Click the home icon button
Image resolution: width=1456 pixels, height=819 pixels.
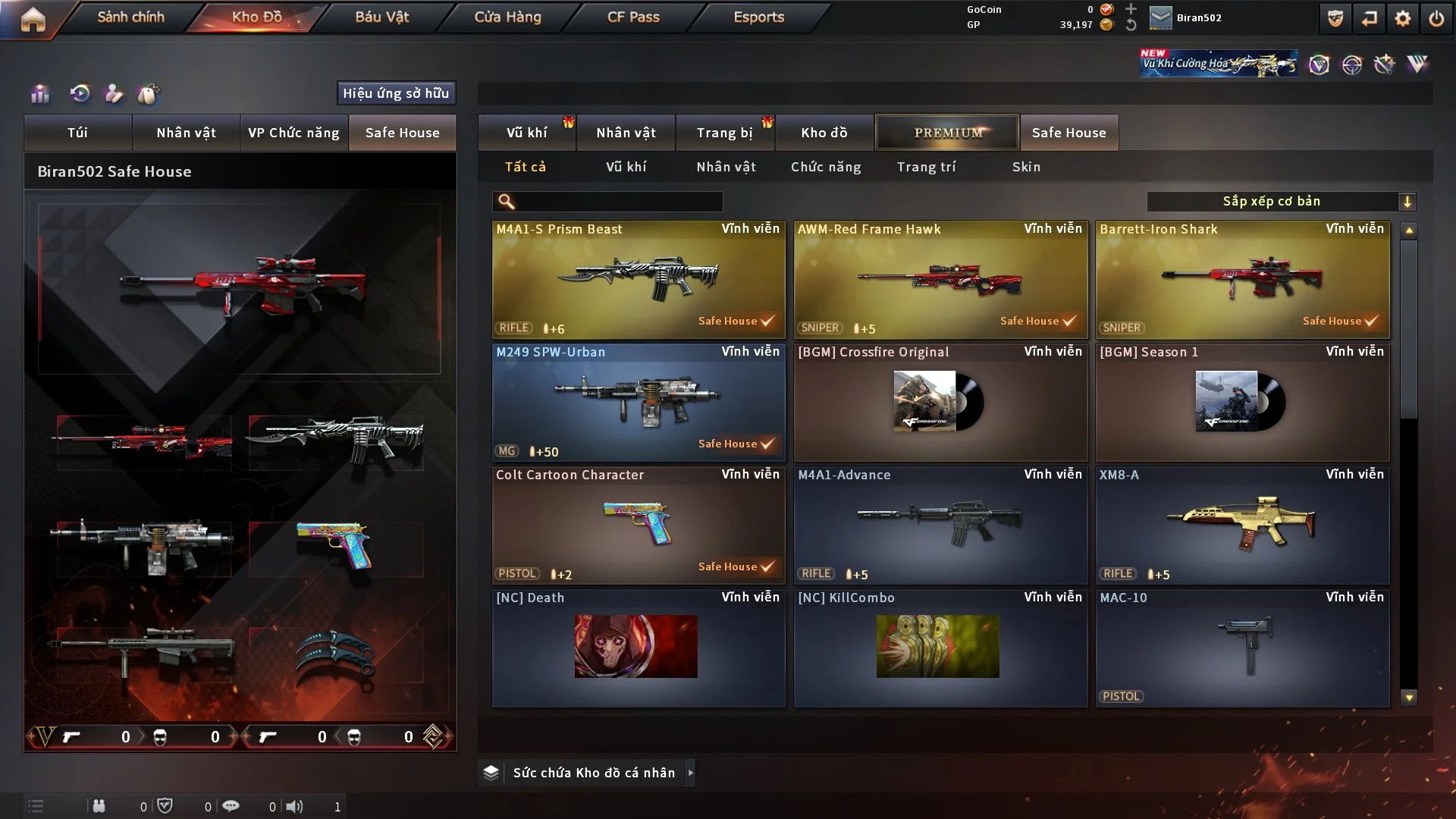coord(33,19)
